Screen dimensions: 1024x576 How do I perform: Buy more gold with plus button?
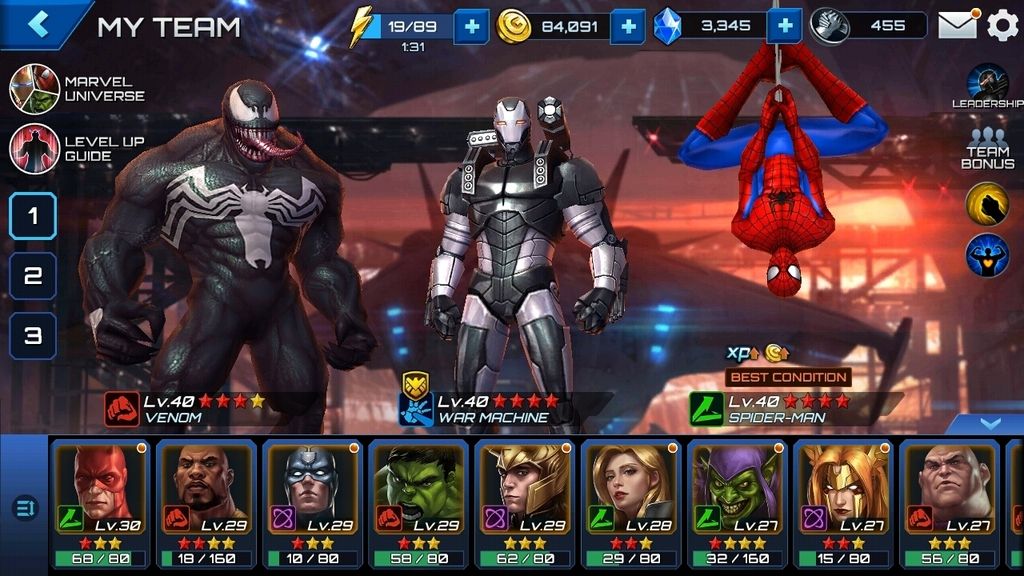pyautogui.click(x=627, y=26)
